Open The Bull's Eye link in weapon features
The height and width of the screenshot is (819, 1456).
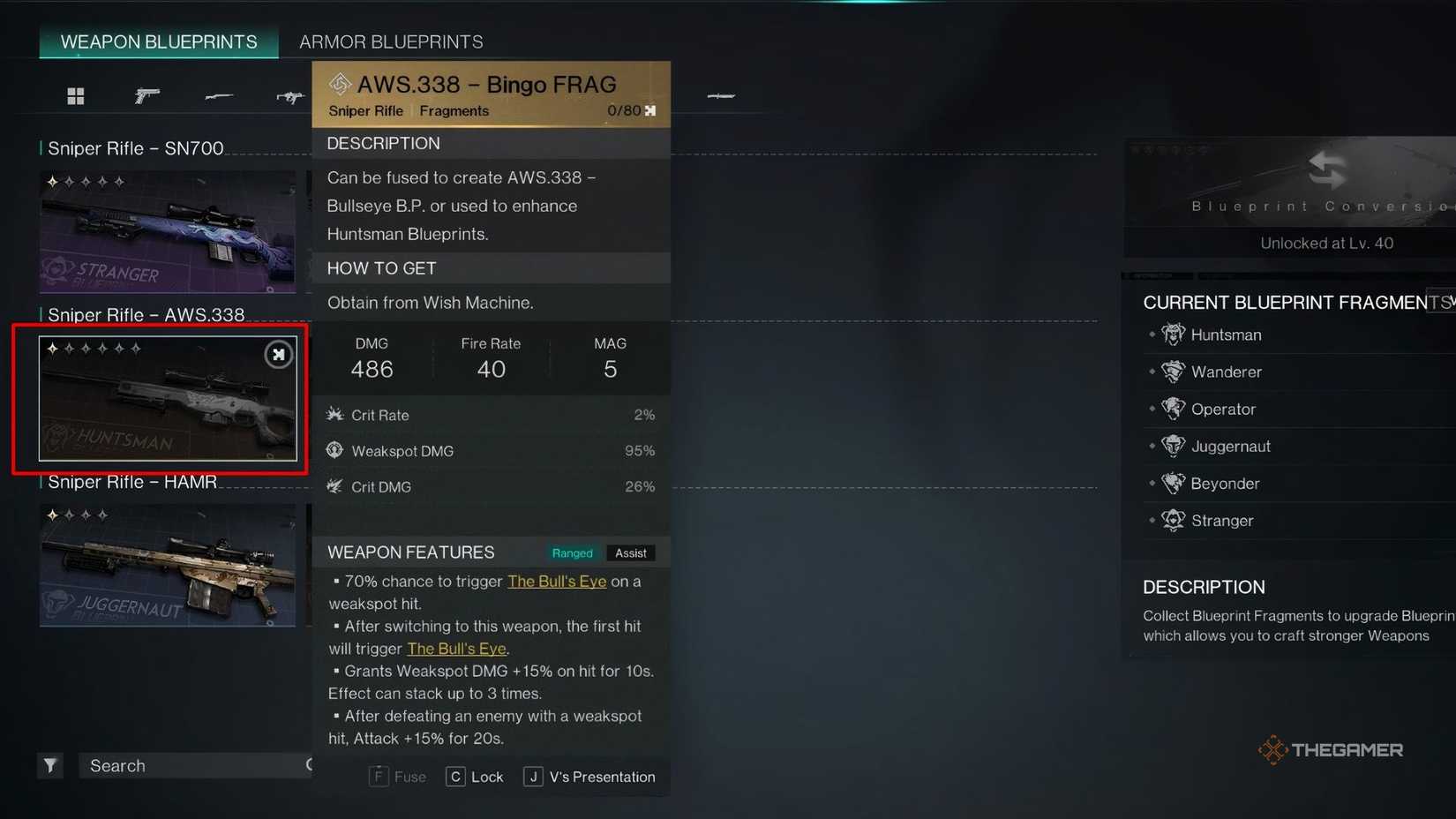[x=557, y=582]
